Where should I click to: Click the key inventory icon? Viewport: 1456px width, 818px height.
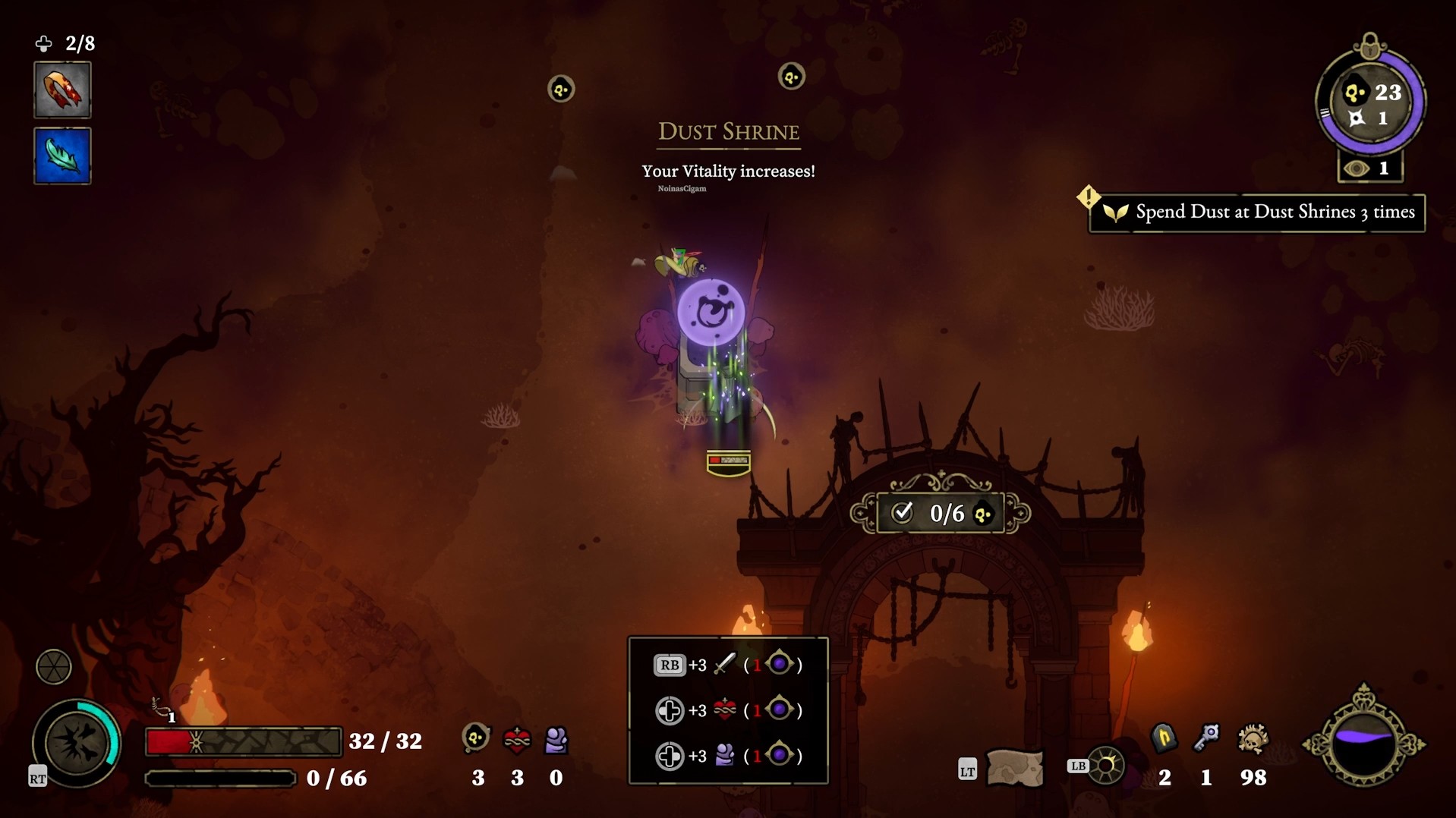pyautogui.click(x=1206, y=738)
